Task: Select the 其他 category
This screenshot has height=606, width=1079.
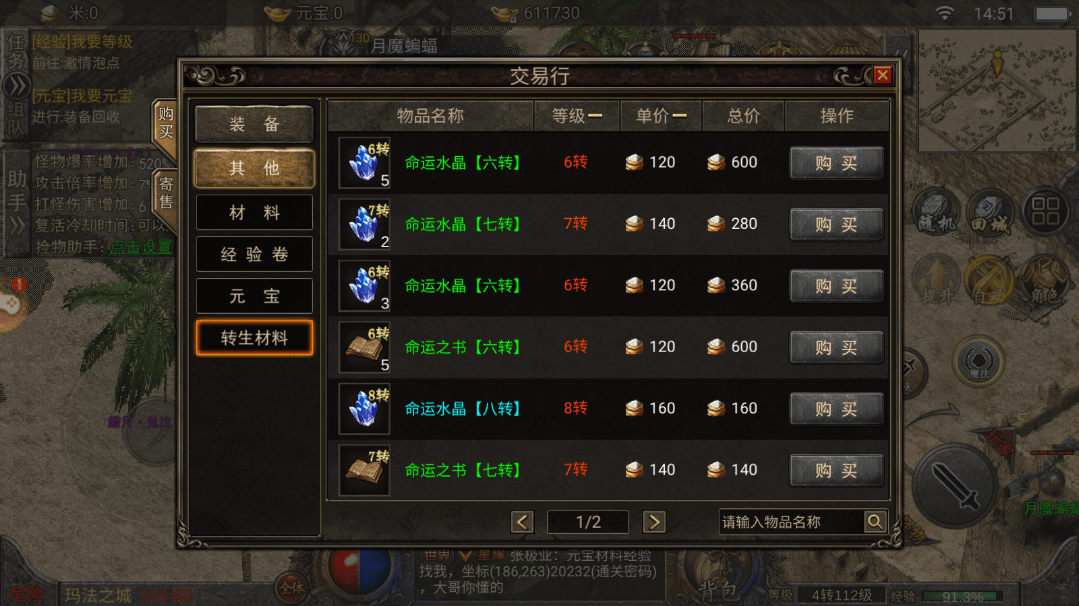Action: pos(254,168)
